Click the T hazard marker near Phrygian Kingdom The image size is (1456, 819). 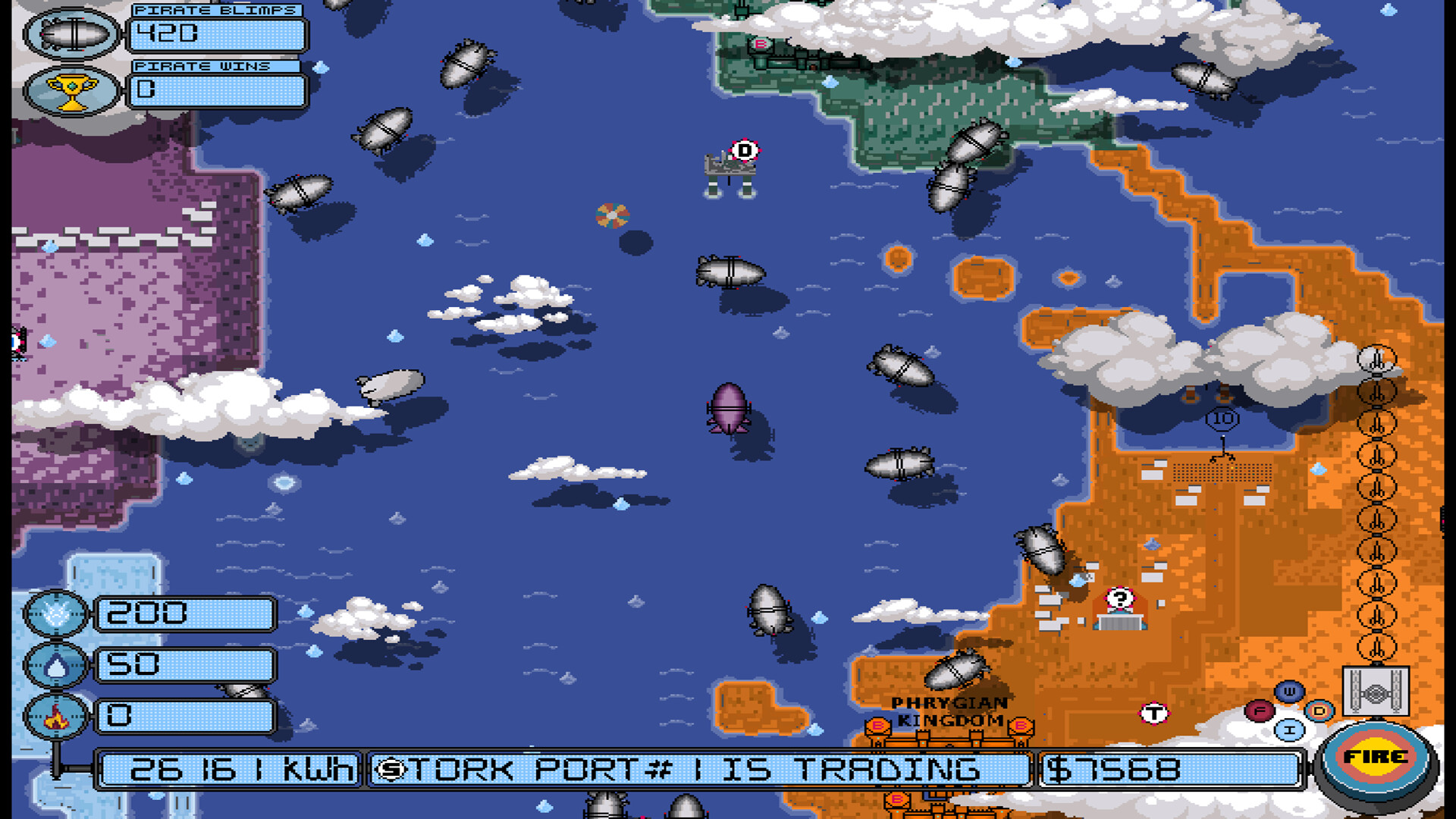click(1155, 713)
